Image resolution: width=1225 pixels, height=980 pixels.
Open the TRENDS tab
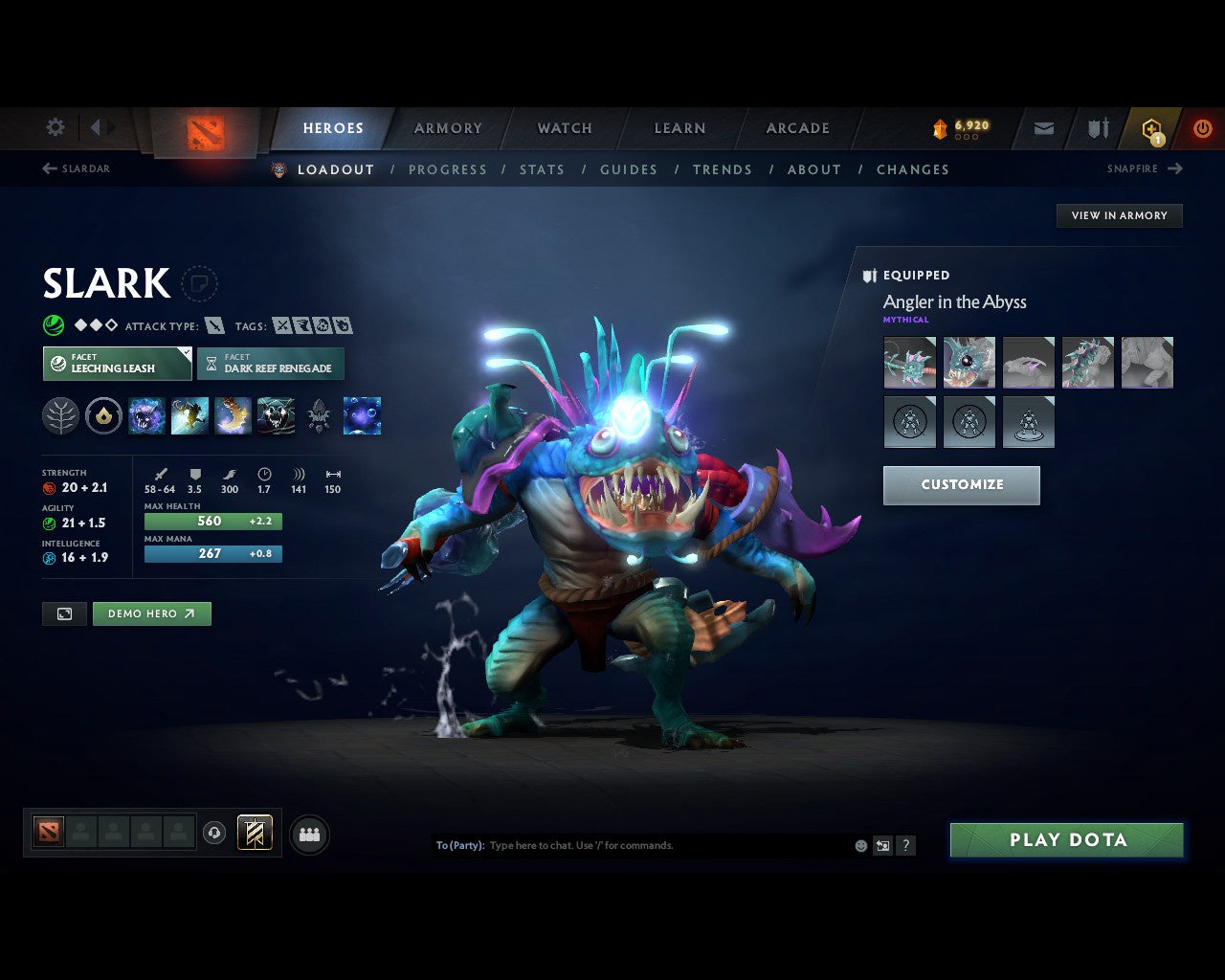click(x=723, y=169)
